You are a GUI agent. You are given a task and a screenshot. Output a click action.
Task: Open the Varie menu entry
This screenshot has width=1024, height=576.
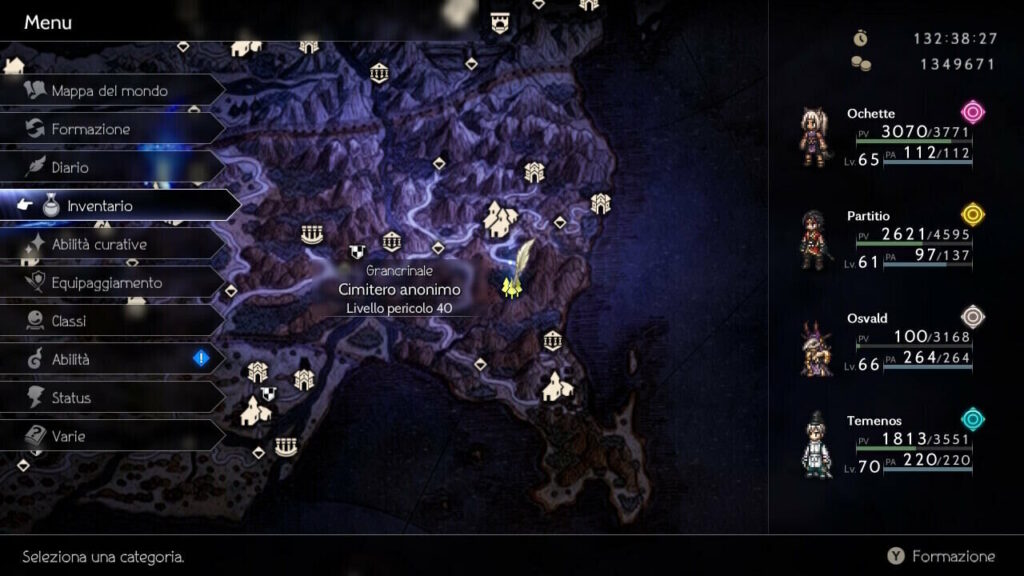coord(68,436)
